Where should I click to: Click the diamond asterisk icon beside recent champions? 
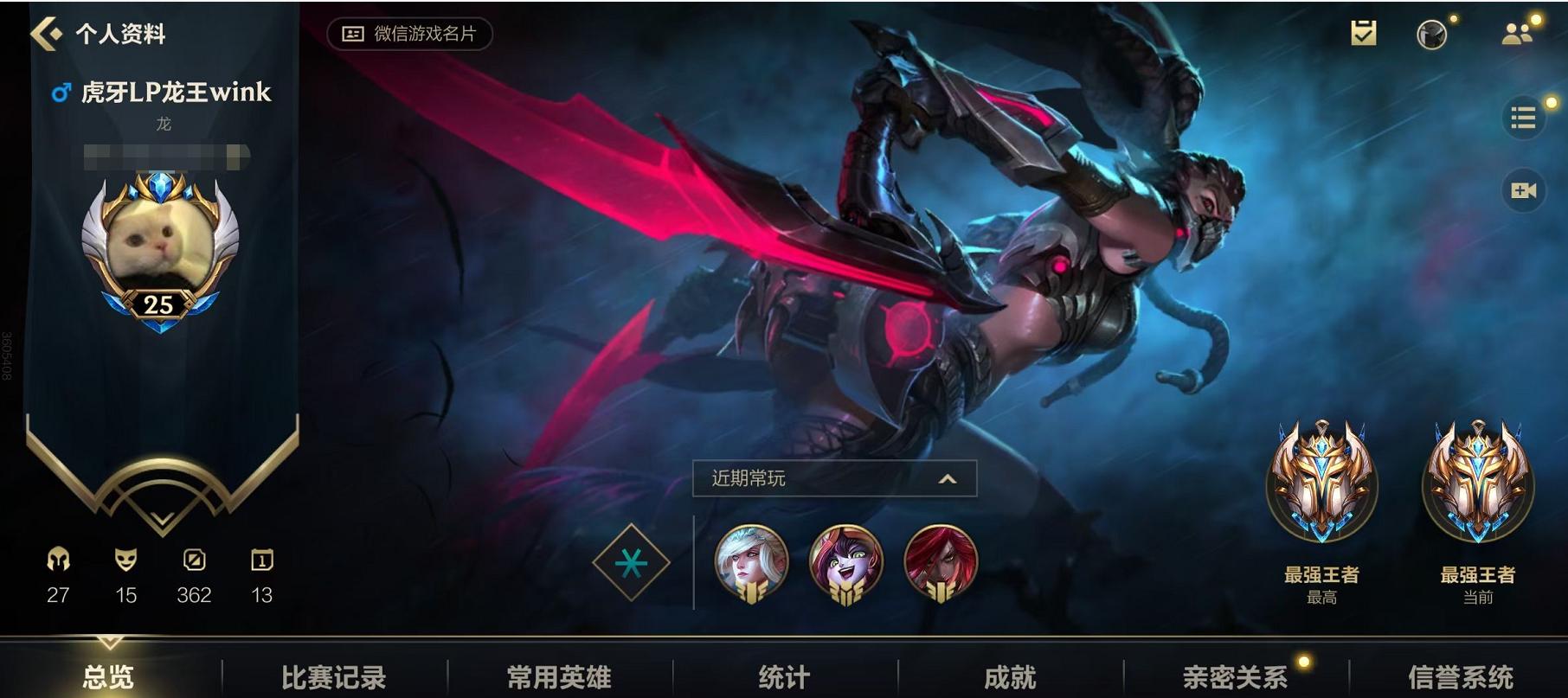point(633,561)
